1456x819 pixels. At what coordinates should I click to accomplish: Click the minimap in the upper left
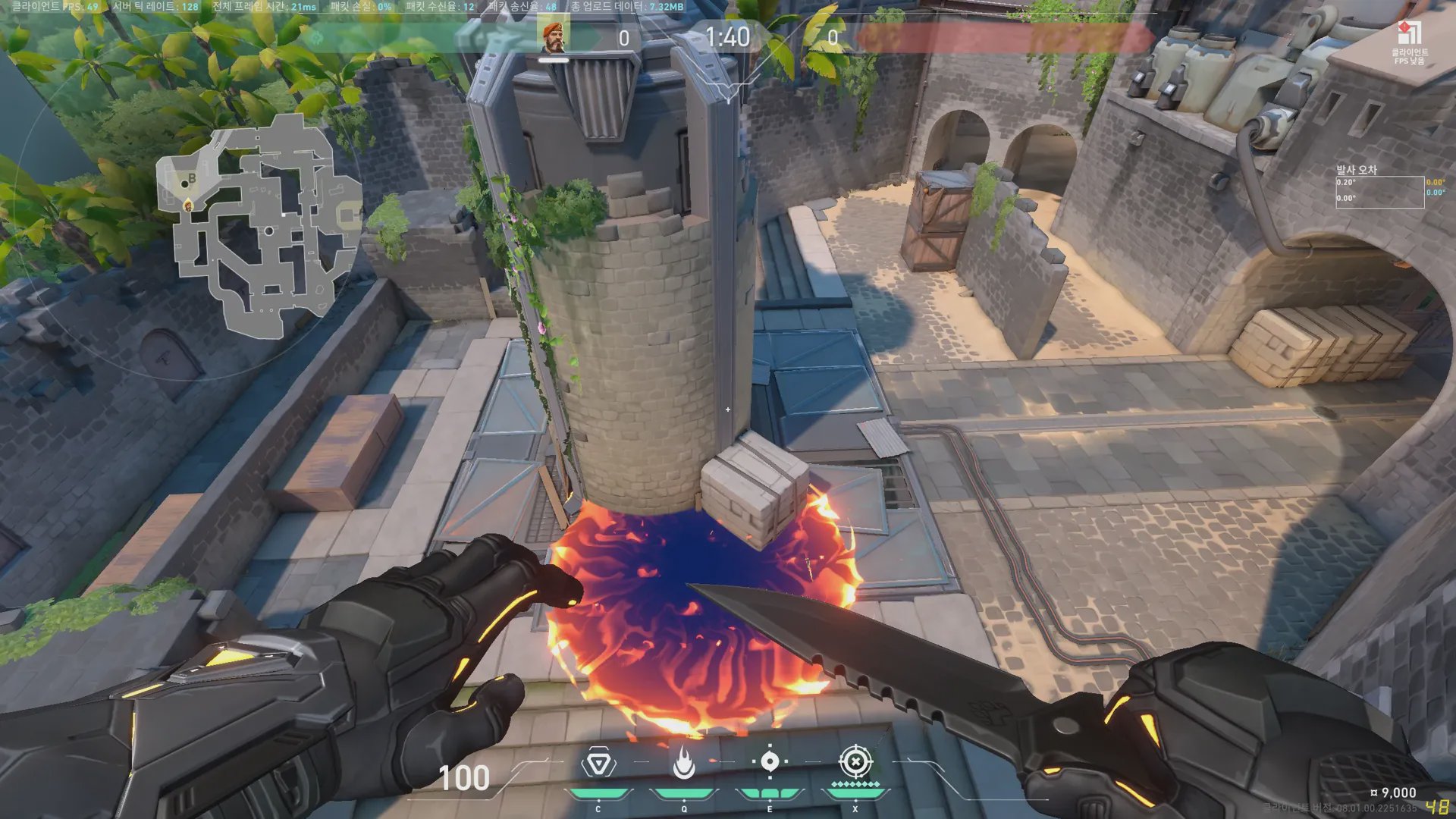(x=258, y=227)
